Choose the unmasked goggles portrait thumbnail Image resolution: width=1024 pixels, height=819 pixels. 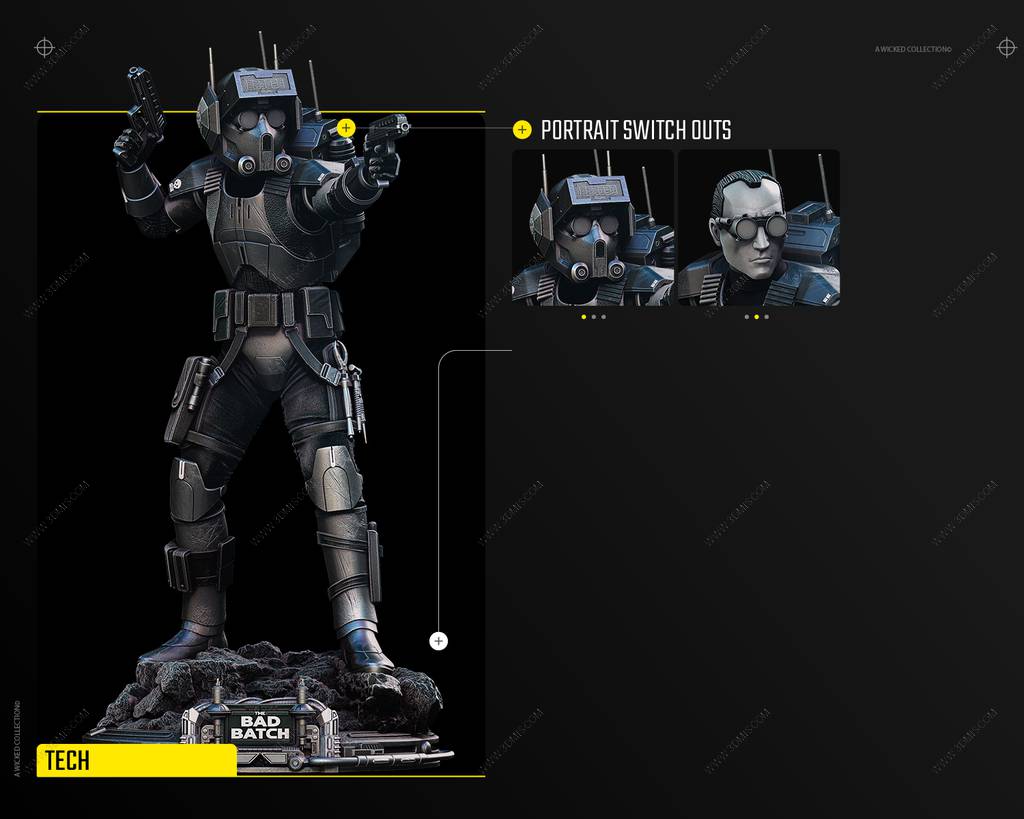pos(758,227)
